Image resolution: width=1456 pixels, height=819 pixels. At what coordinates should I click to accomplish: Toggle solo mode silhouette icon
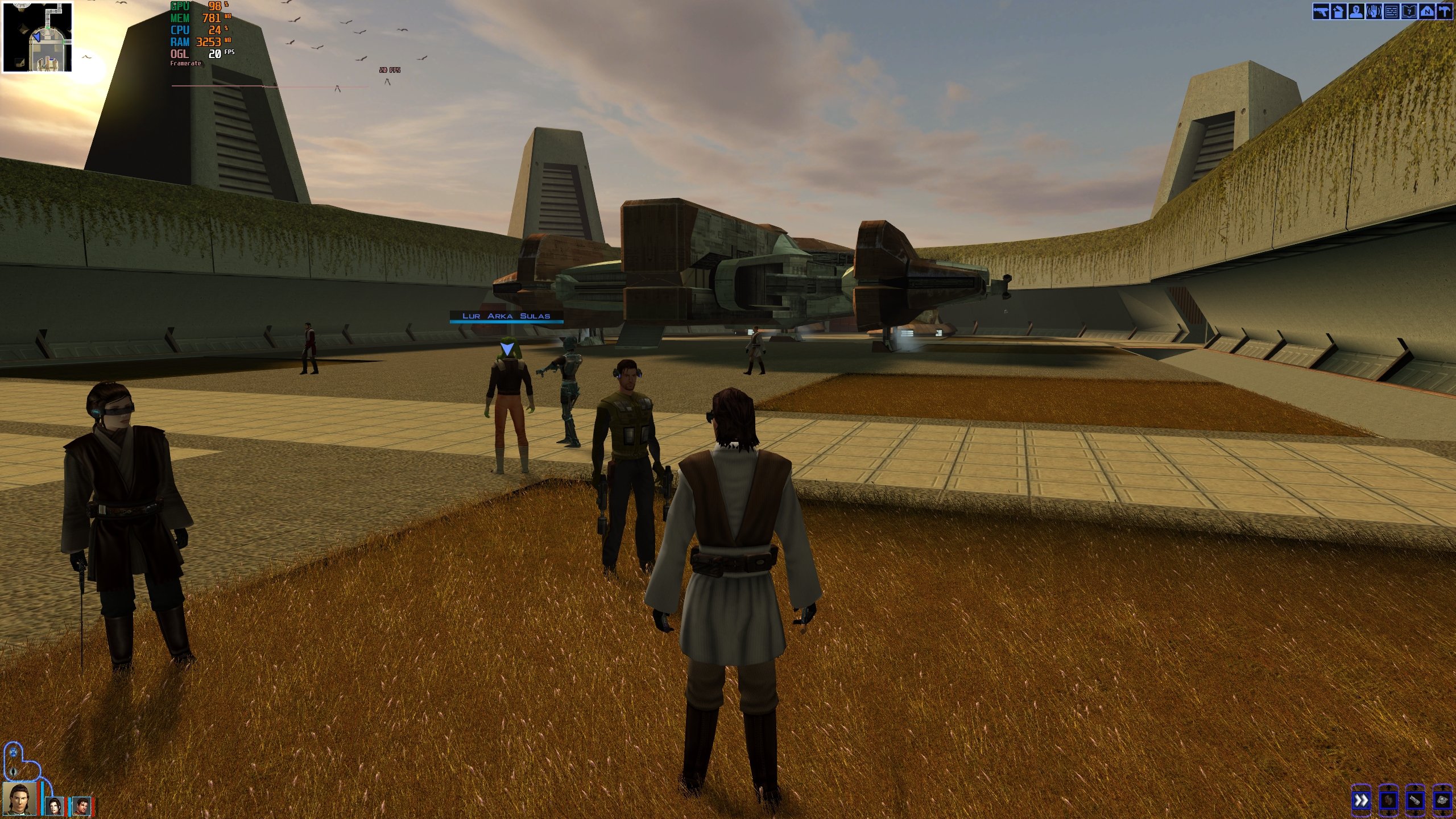click(14, 772)
